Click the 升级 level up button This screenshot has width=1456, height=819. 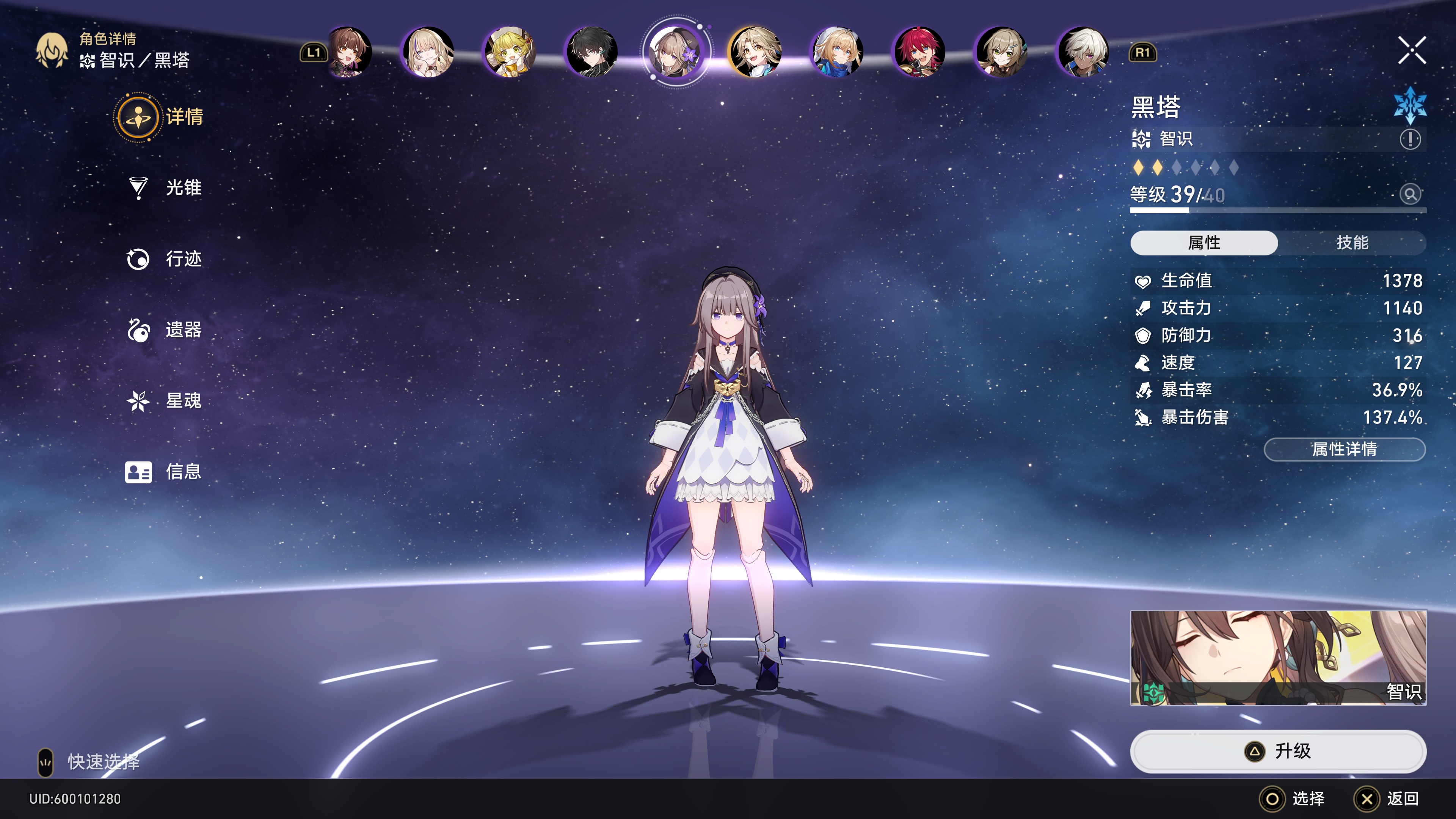[x=1278, y=751]
